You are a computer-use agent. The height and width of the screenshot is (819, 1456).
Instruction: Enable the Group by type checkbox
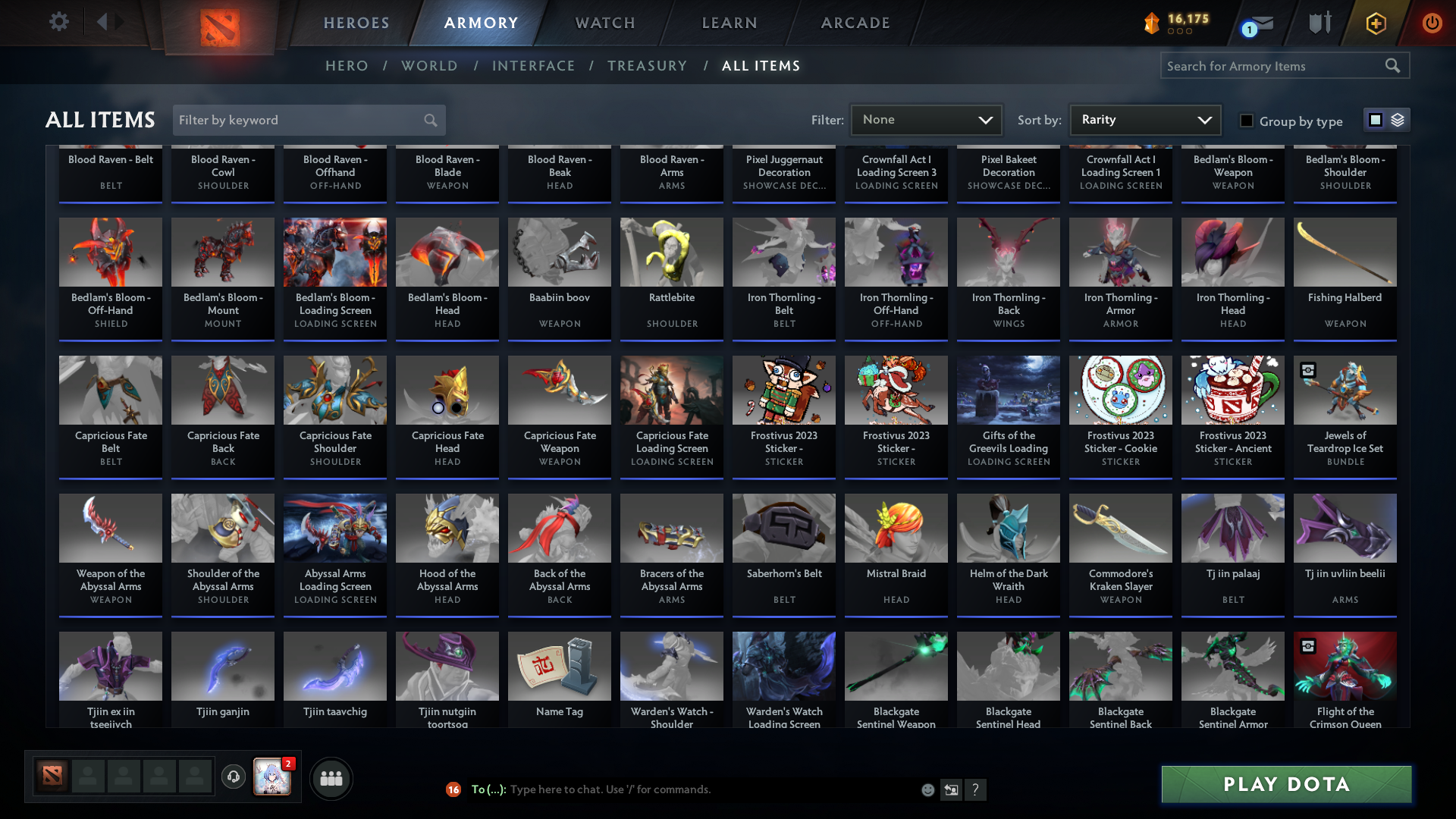coord(1246,121)
